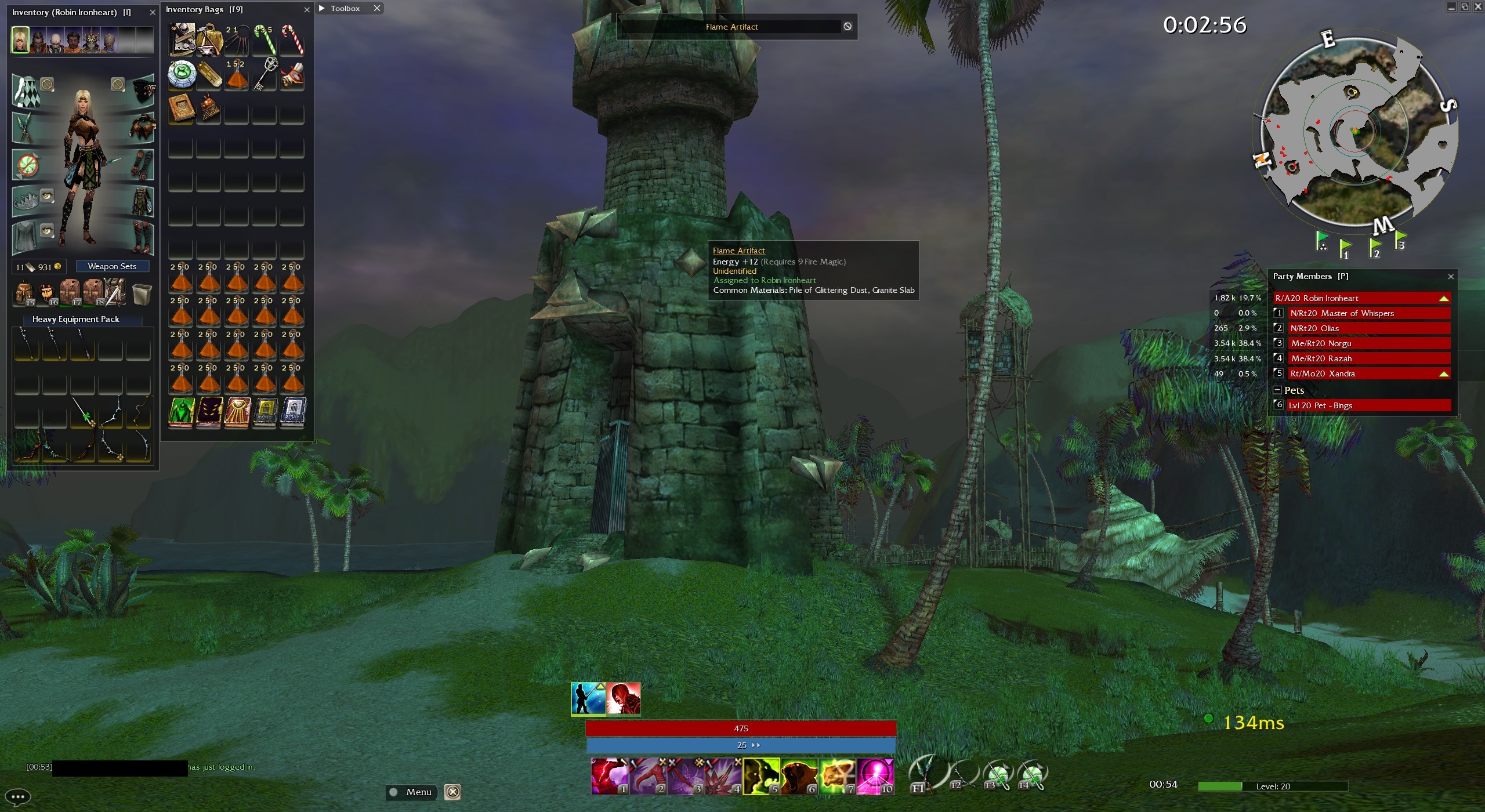Expand the Toolbox panel arrow
Screen dimensions: 1485x812
point(322,8)
